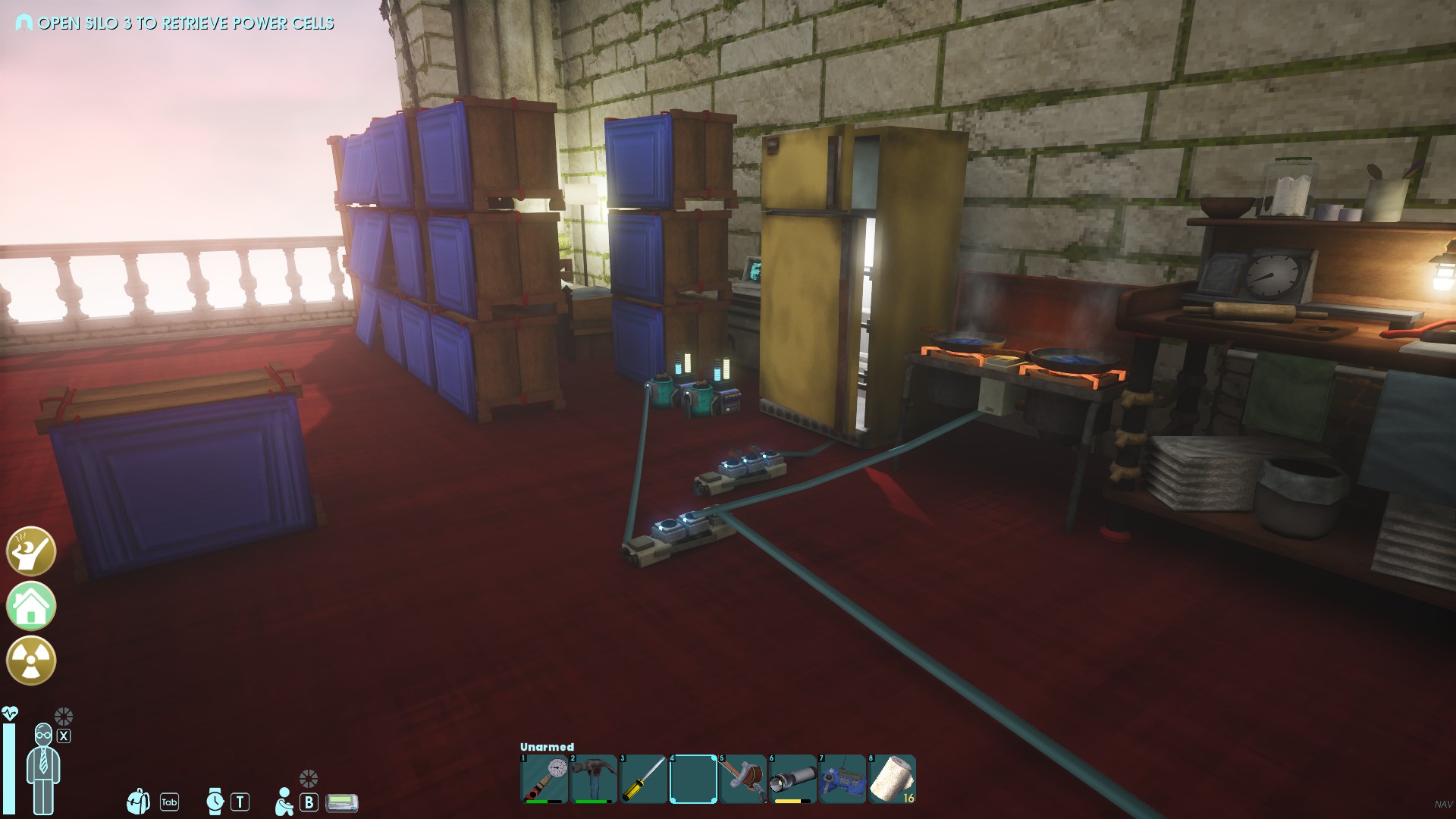The height and width of the screenshot is (819, 1456).
Task: Equip the crossbow in hotbar slot 5
Action: (x=742, y=778)
